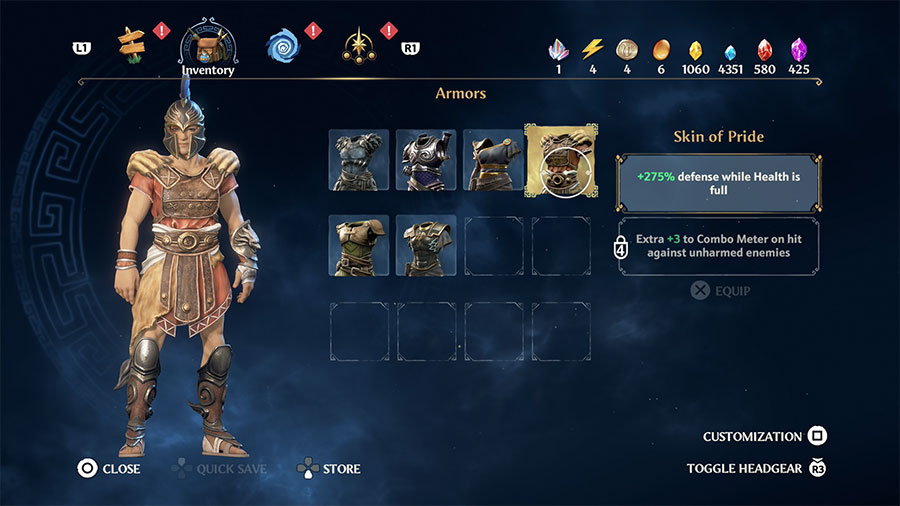Choose the silver plate armor with purple skirt
The image size is (900, 506).
[426, 160]
